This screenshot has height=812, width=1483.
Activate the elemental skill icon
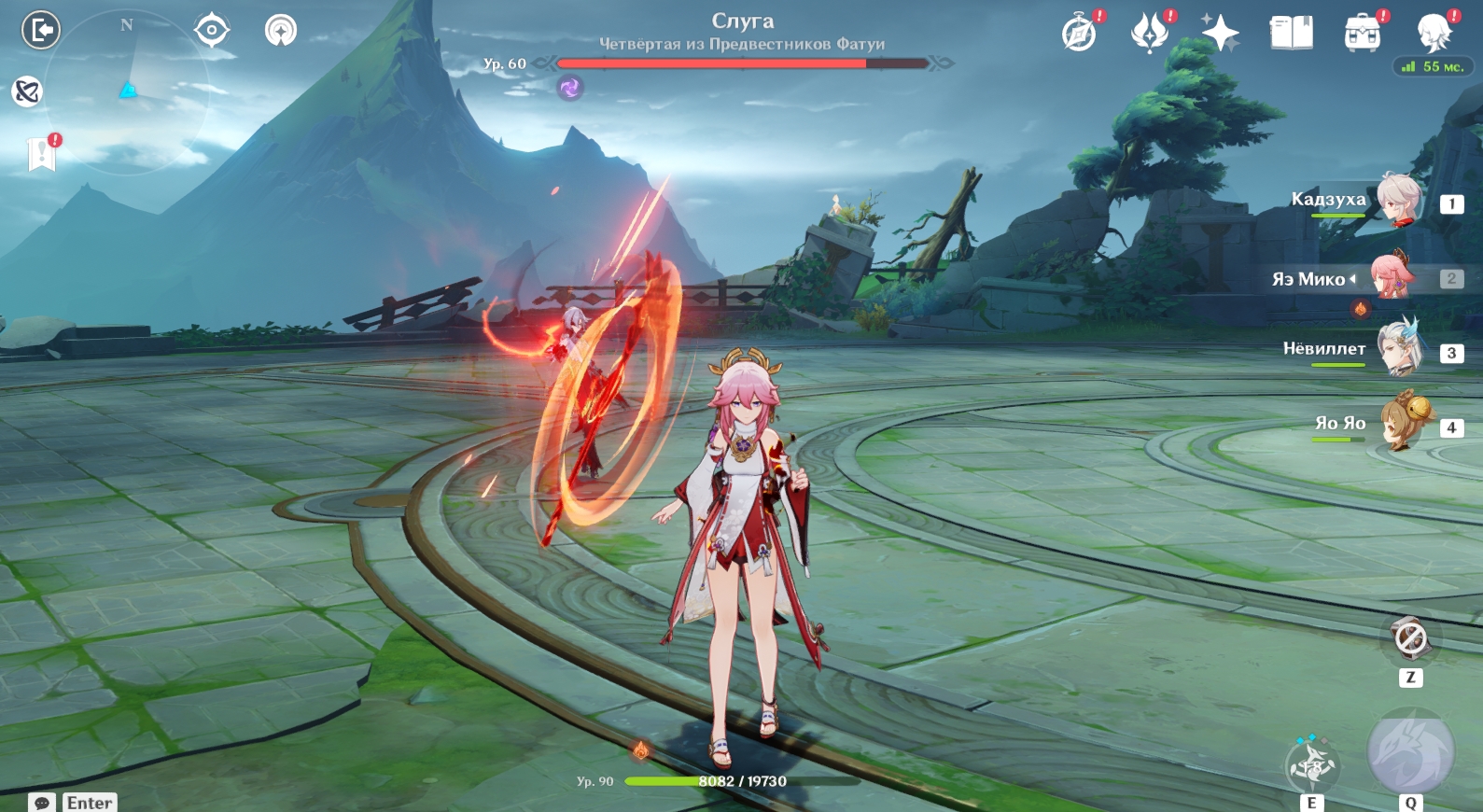(x=1312, y=765)
